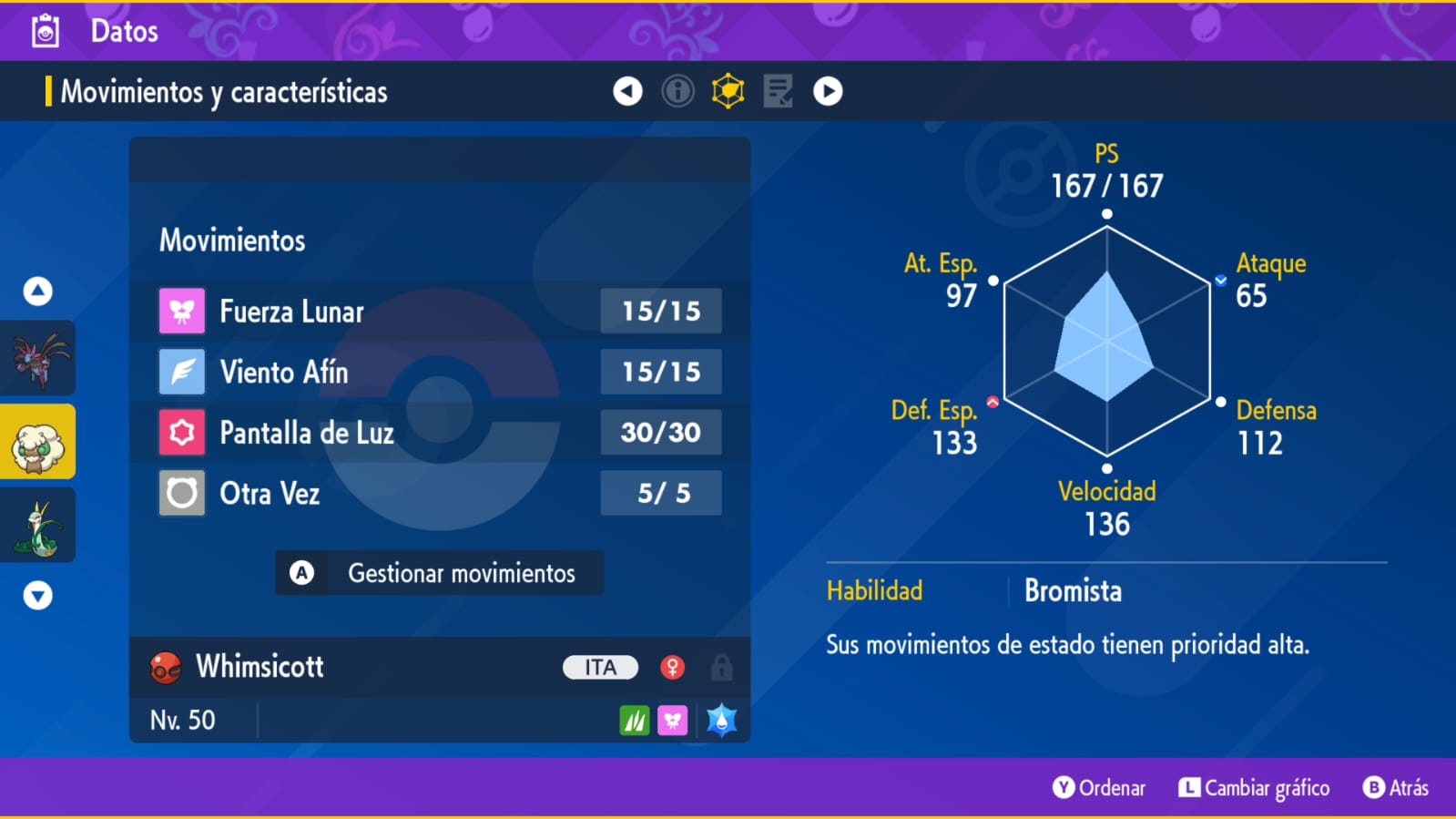Select the Hydreigon party thumbnail
The height and width of the screenshot is (819, 1456).
(38, 358)
